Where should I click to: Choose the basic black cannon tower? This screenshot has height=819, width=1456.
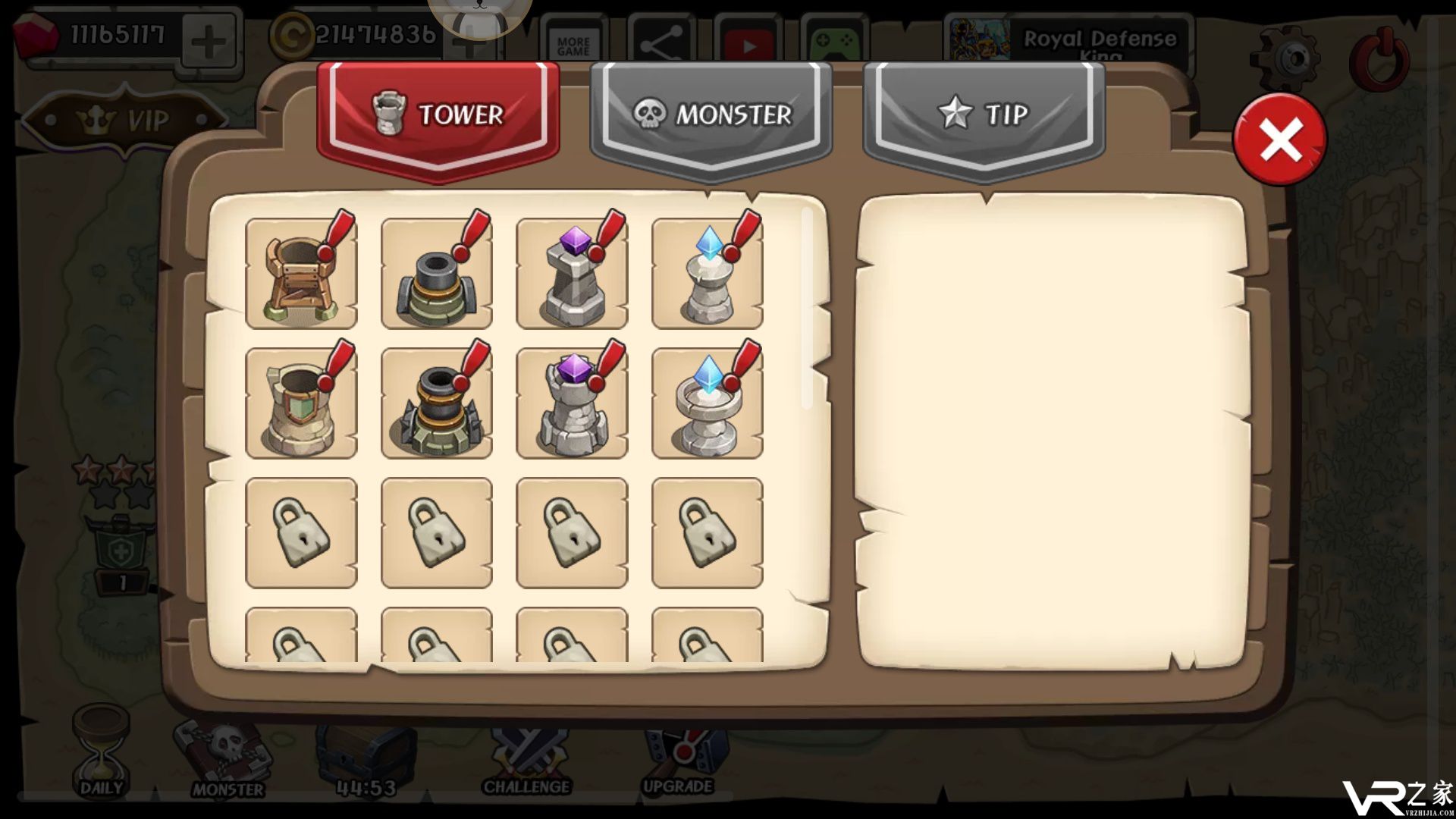click(436, 274)
